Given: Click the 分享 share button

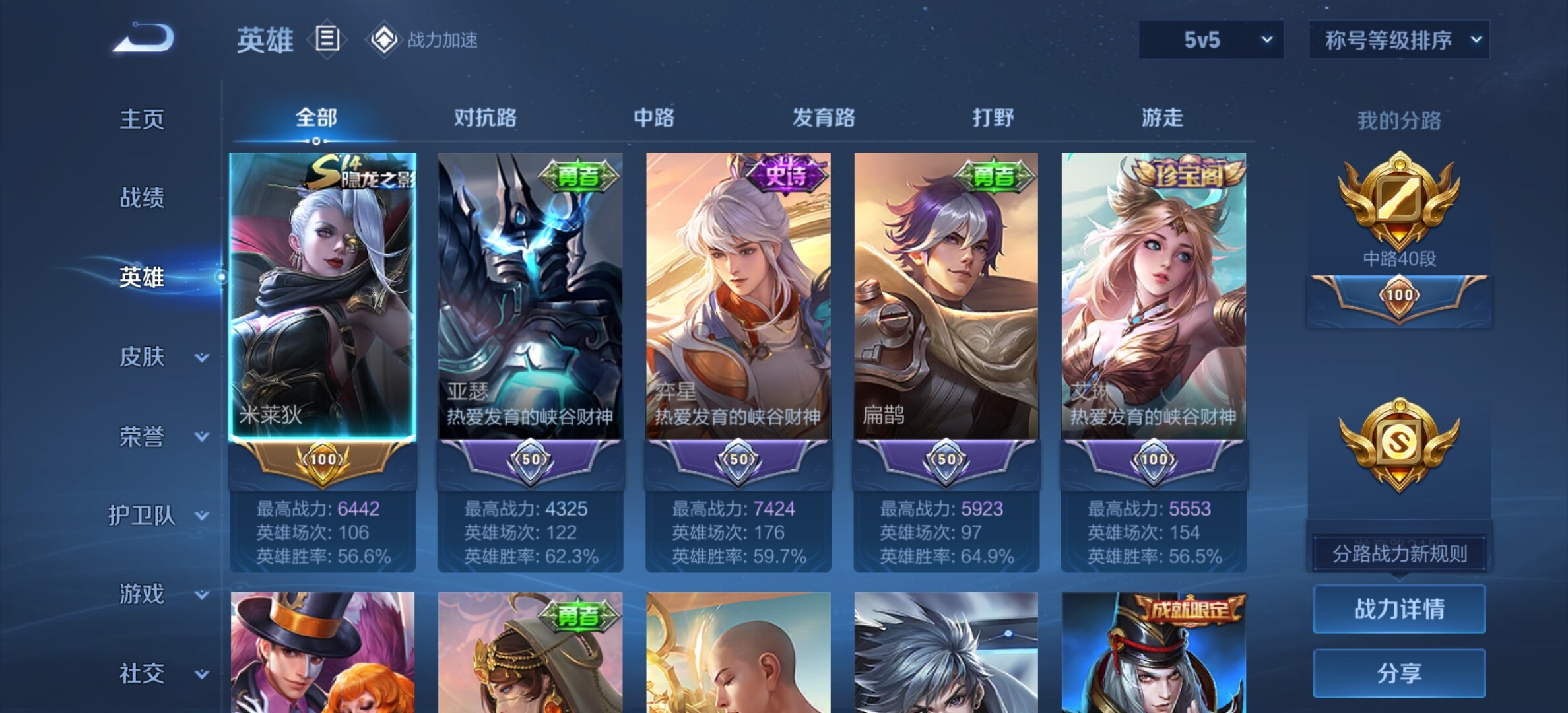Looking at the screenshot, I should (x=1399, y=673).
